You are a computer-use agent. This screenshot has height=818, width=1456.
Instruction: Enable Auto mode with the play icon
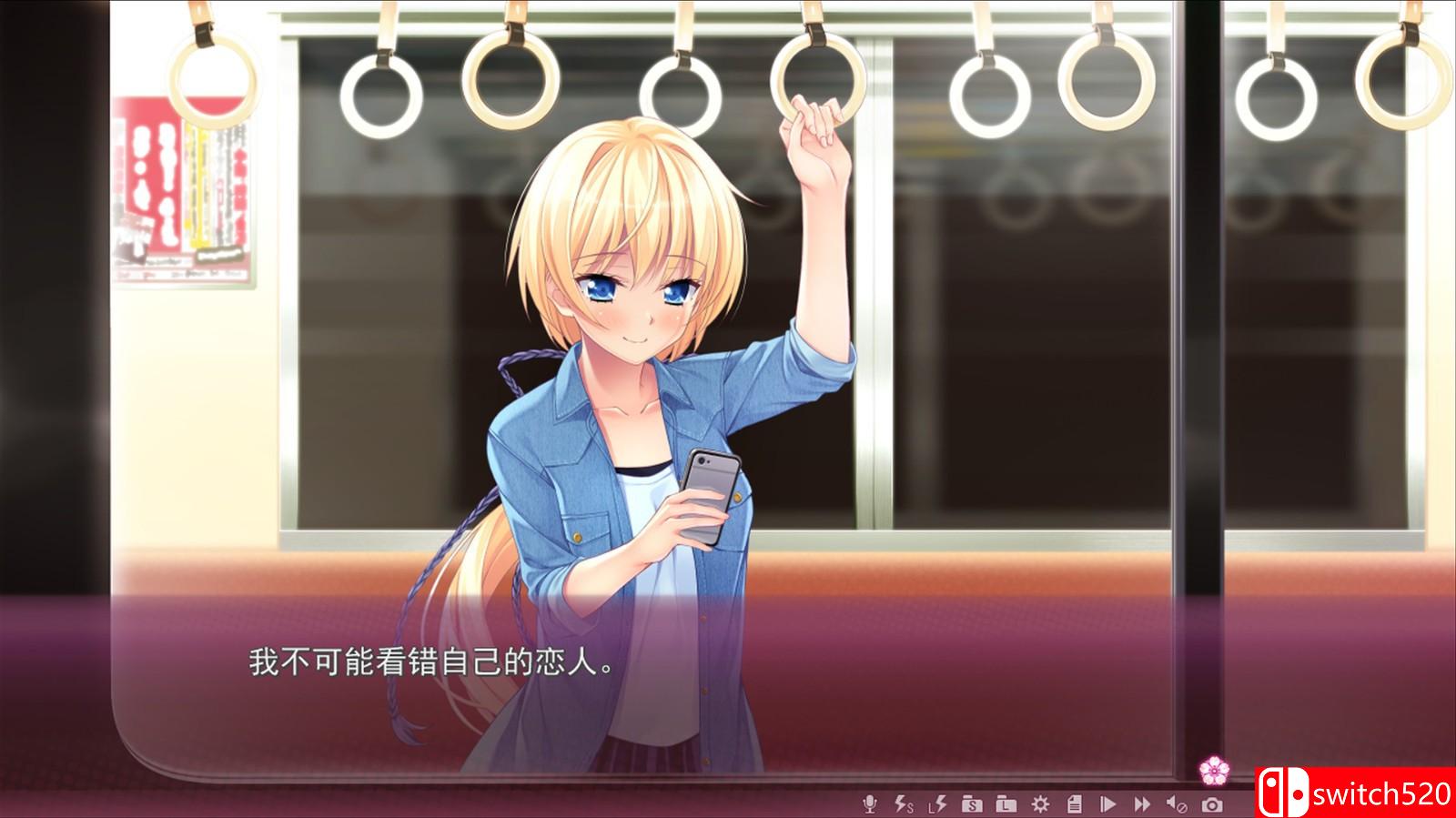tap(1107, 804)
